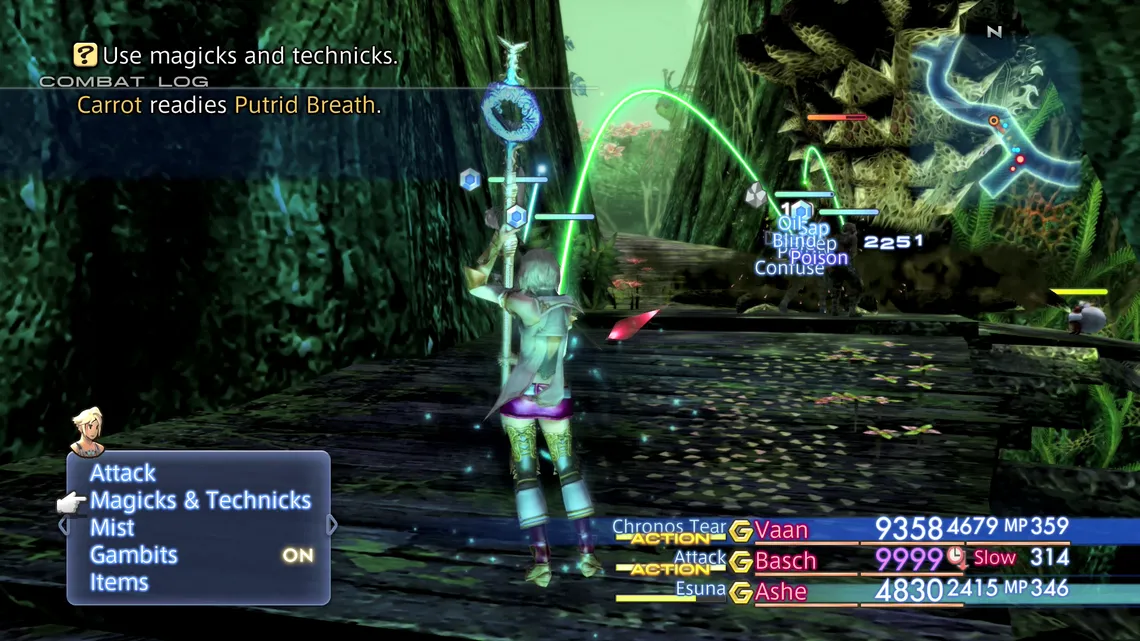Click the blonde character portrait above the menu
This screenshot has height=641, width=1140.
coord(88,431)
